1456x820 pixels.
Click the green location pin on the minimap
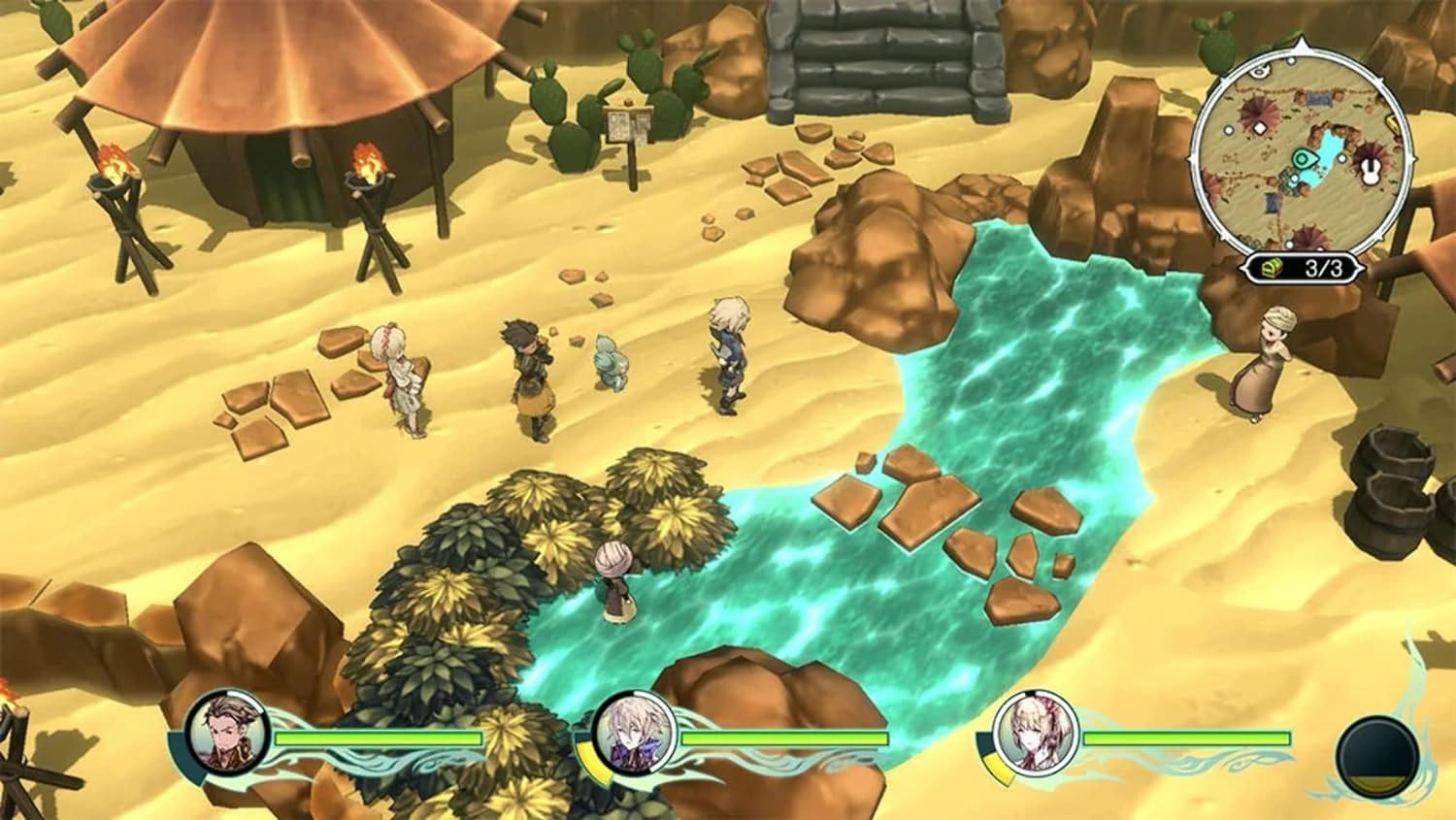(x=1300, y=159)
